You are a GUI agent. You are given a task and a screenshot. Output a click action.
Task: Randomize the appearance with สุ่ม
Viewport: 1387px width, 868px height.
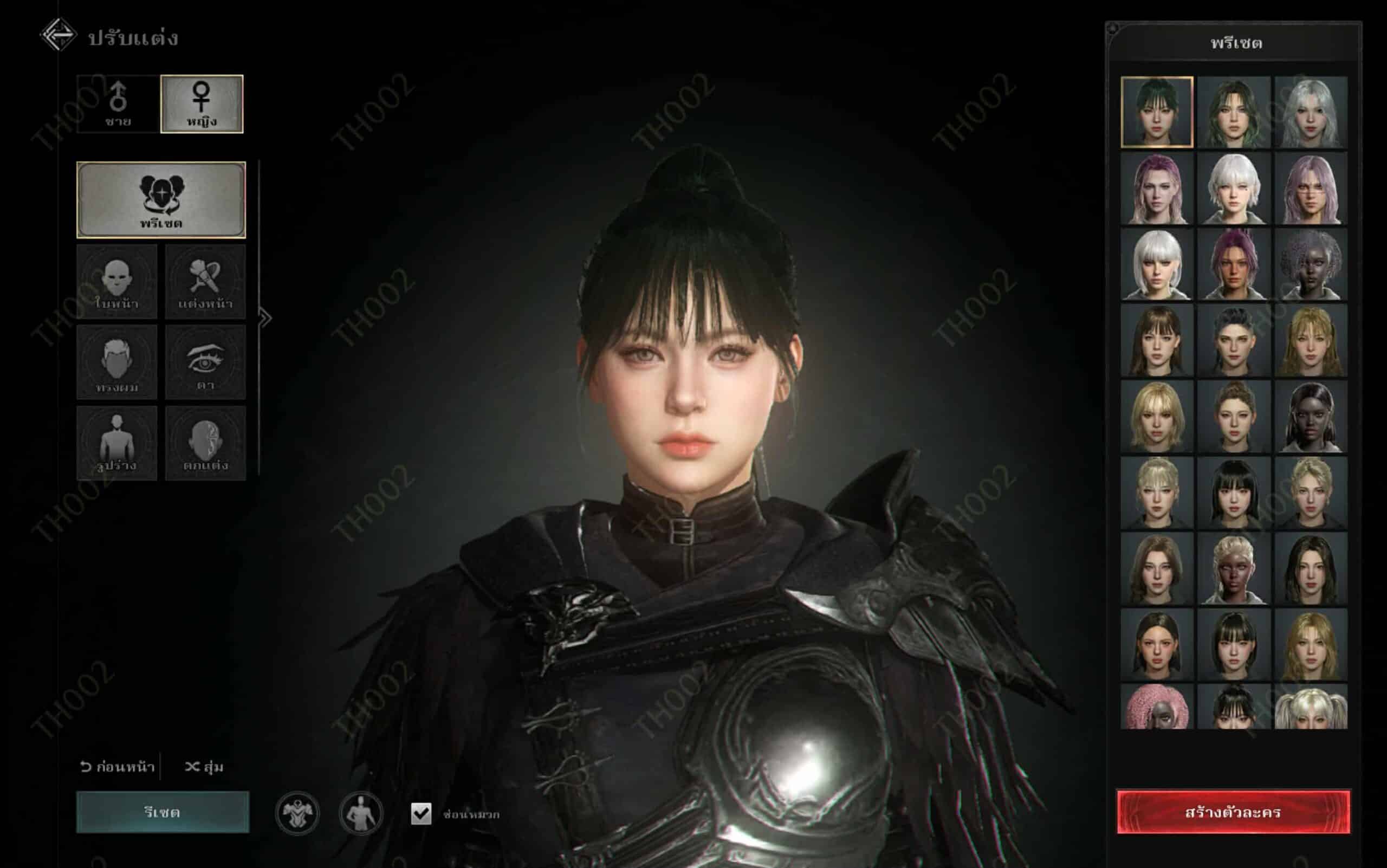(x=204, y=767)
